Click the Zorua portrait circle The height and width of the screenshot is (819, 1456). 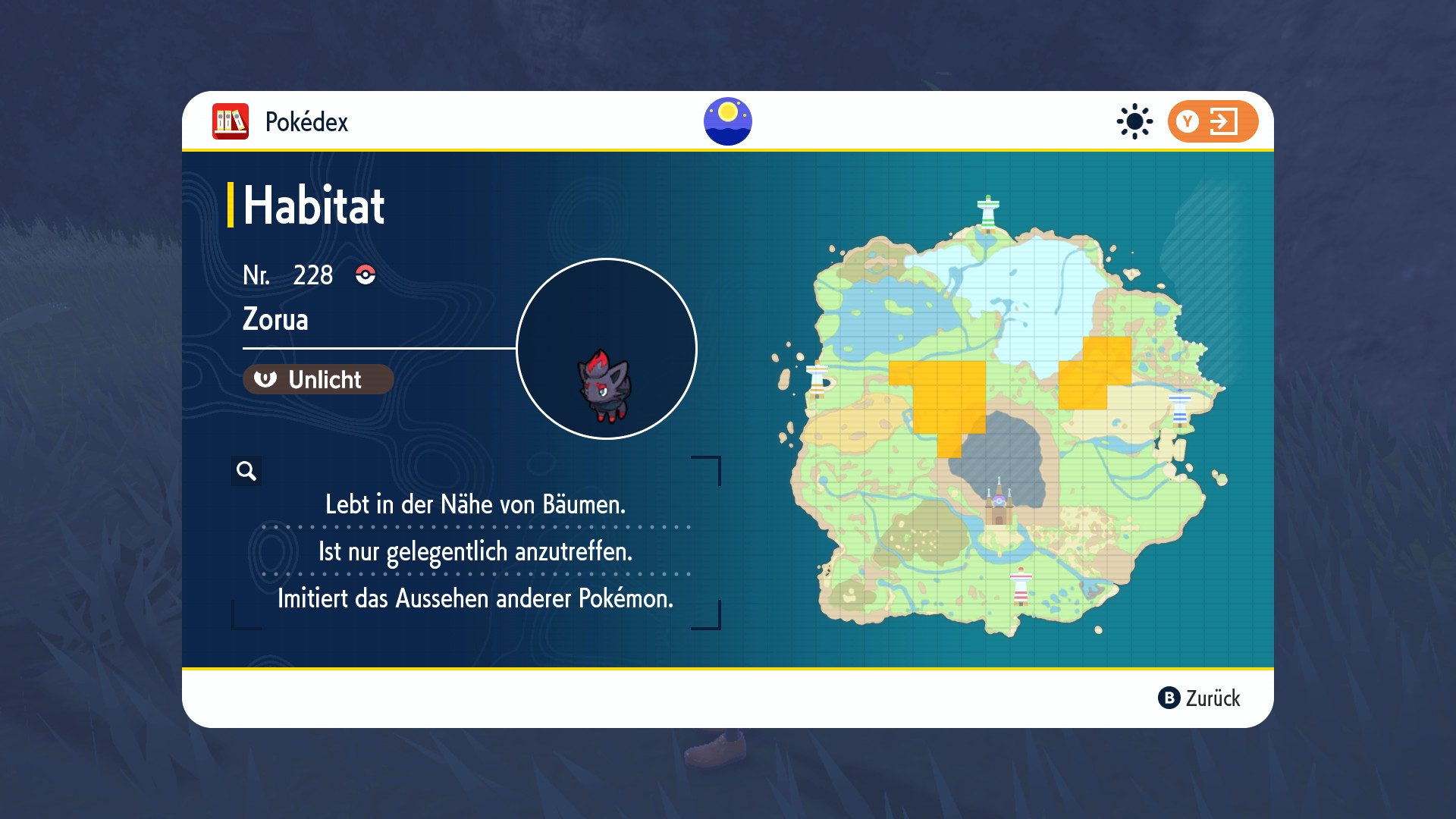(x=606, y=349)
